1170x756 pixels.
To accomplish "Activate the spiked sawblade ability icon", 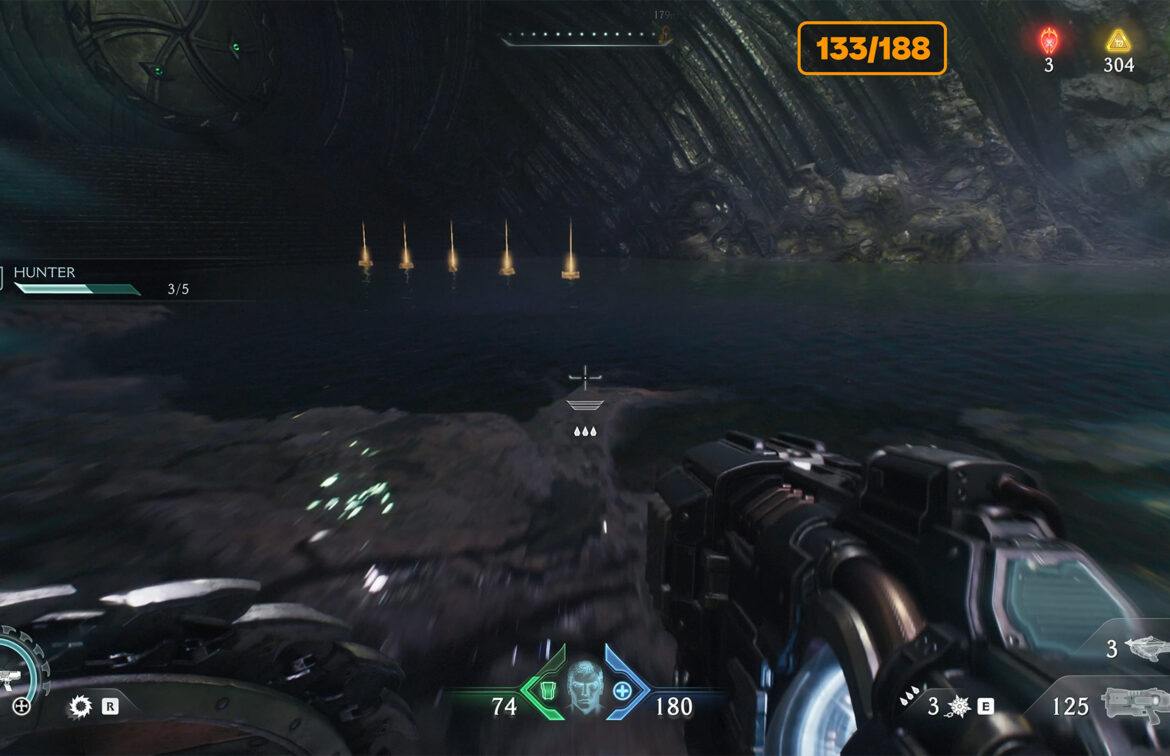I will pos(80,707).
